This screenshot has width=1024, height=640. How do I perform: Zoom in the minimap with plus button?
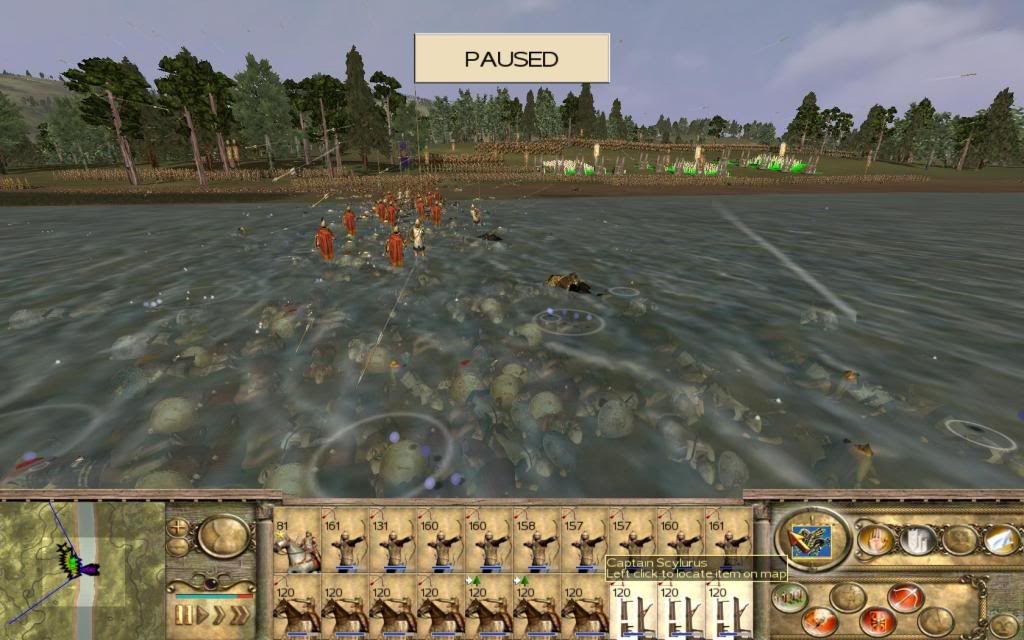click(178, 527)
